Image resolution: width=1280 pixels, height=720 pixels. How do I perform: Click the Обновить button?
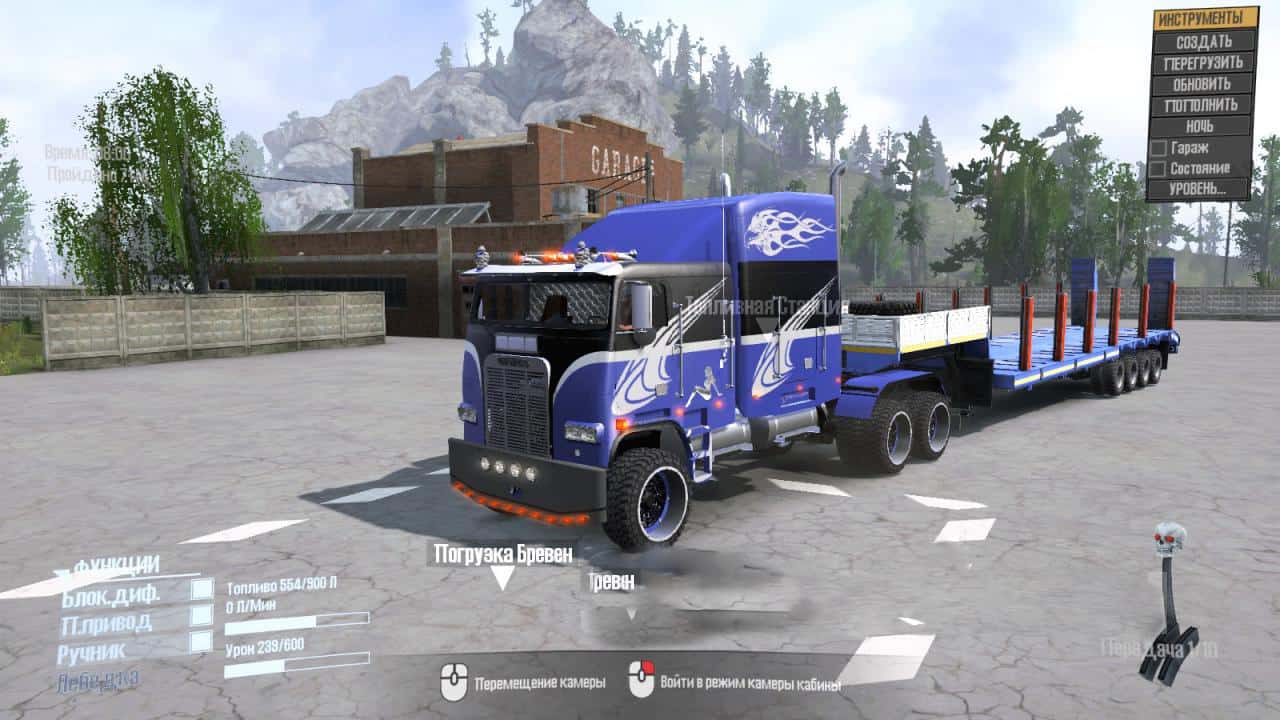tap(1204, 83)
